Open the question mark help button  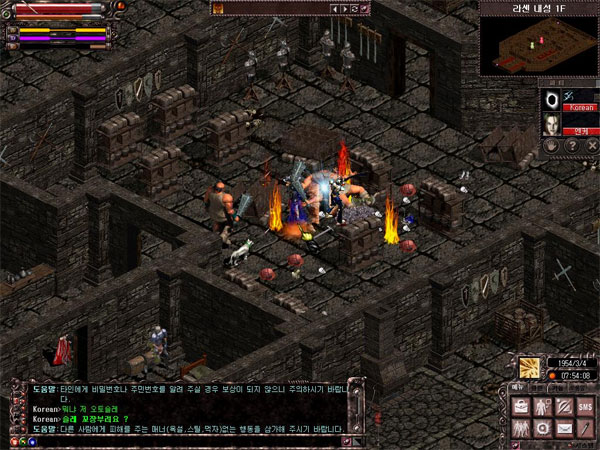click(571, 145)
